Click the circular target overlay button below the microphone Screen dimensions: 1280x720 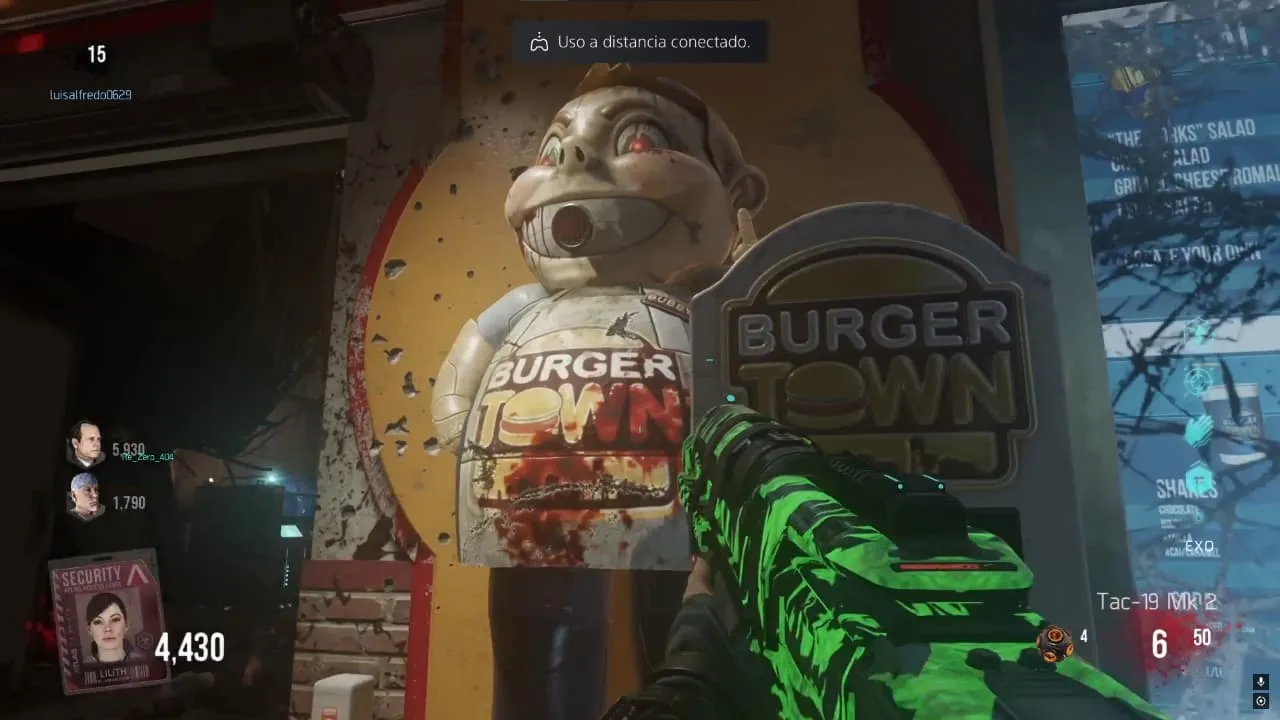coord(1261,701)
